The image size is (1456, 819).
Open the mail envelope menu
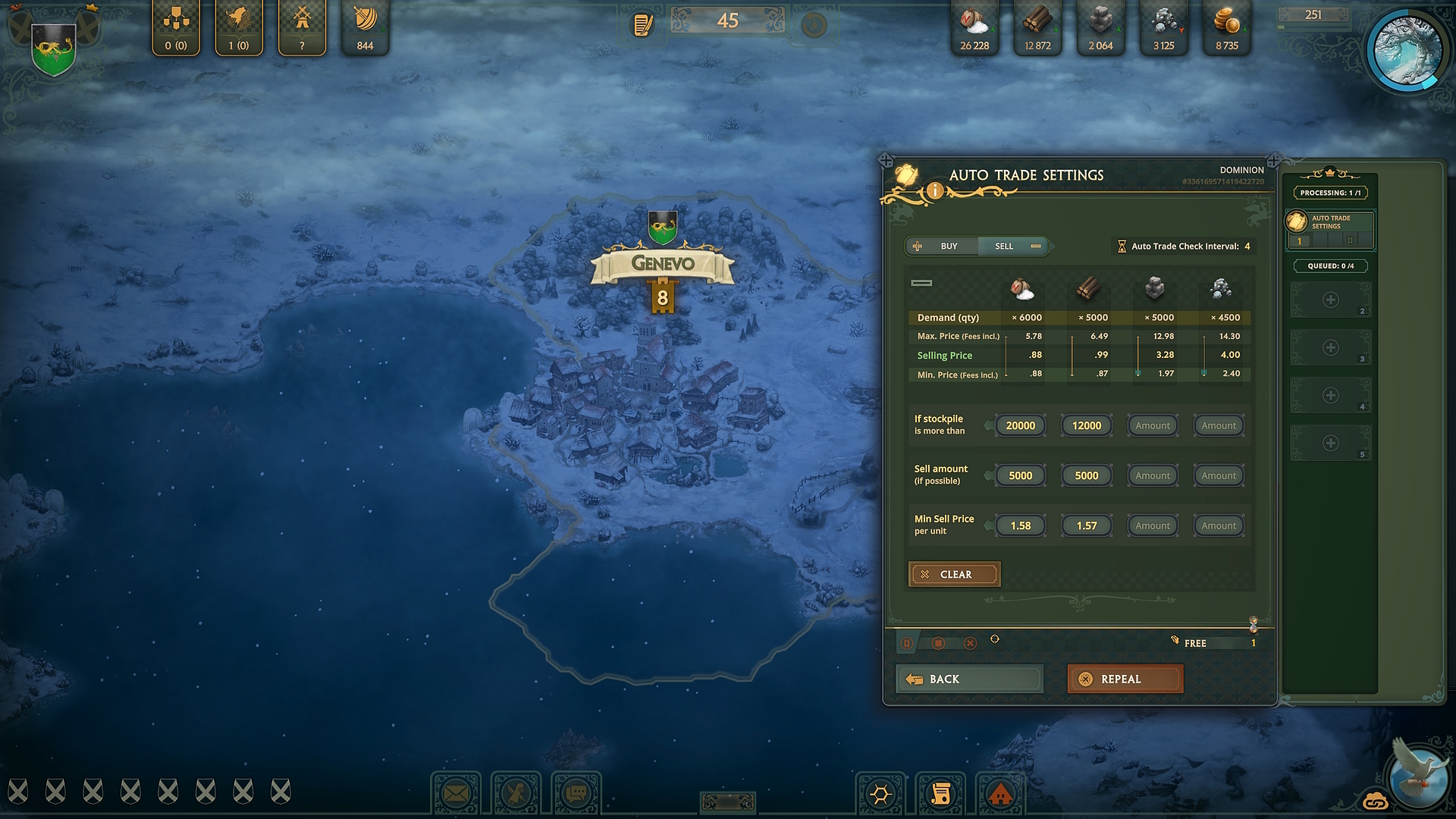click(456, 794)
